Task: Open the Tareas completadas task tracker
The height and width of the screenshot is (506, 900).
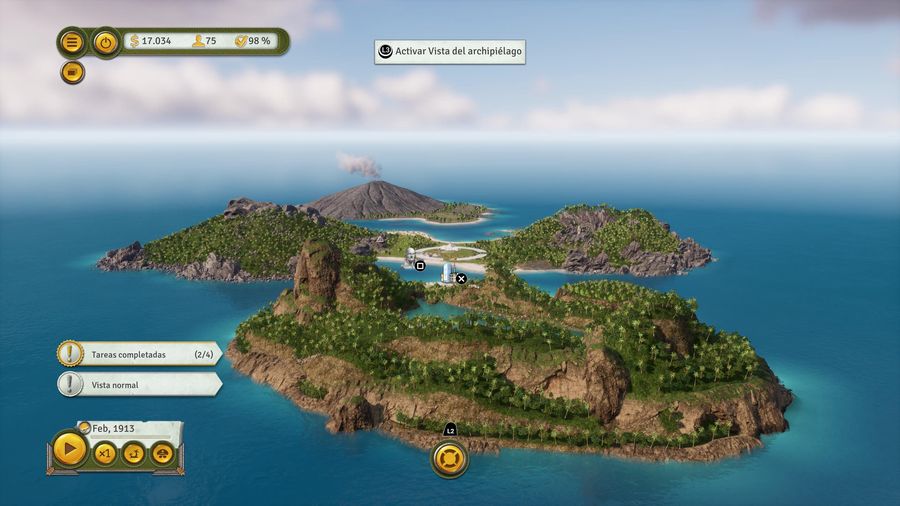Action: [140, 354]
